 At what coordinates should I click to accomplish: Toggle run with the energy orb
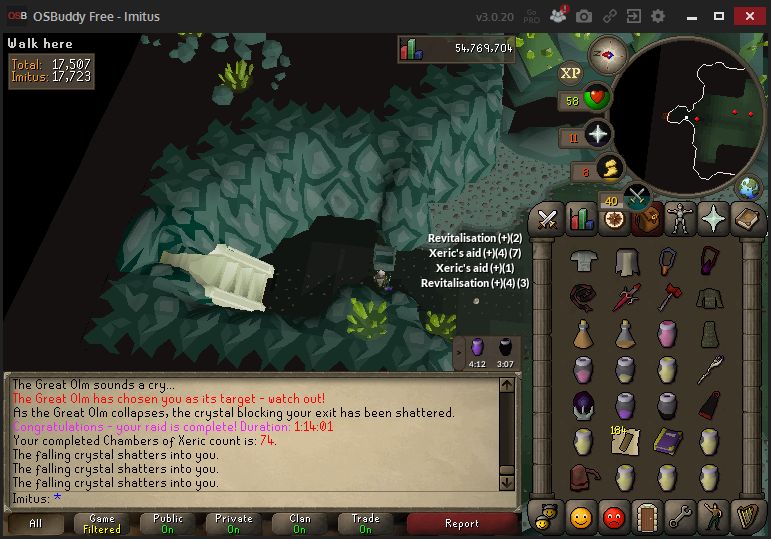(609, 168)
